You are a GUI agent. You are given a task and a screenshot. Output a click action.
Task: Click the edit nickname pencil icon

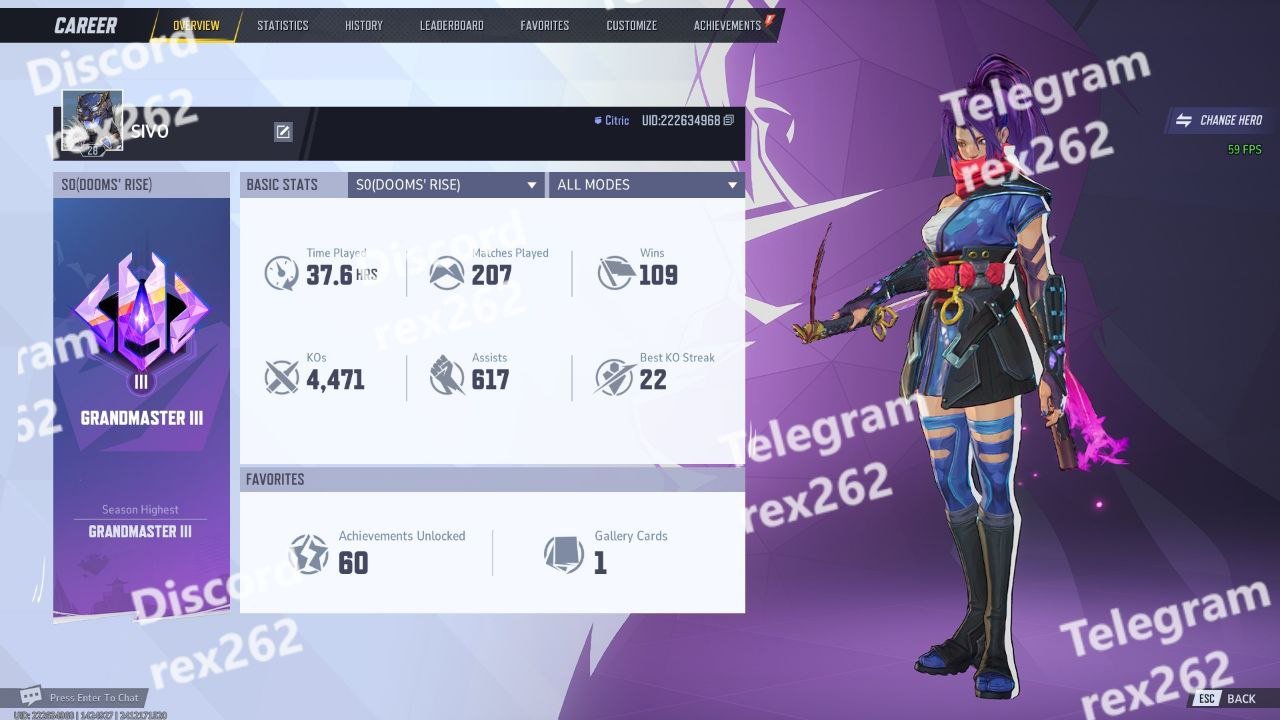[x=283, y=132]
